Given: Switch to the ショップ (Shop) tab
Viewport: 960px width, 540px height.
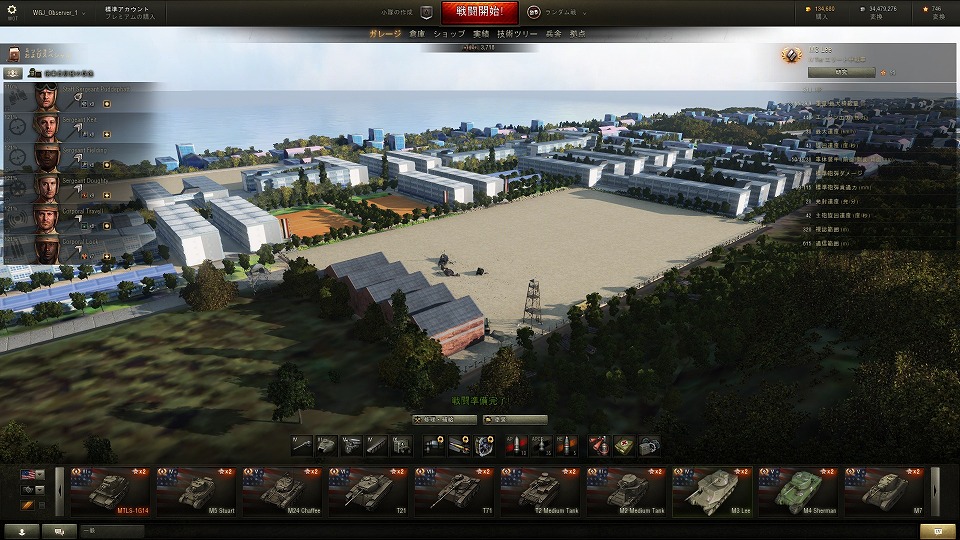Looking at the screenshot, I should coord(449,34).
